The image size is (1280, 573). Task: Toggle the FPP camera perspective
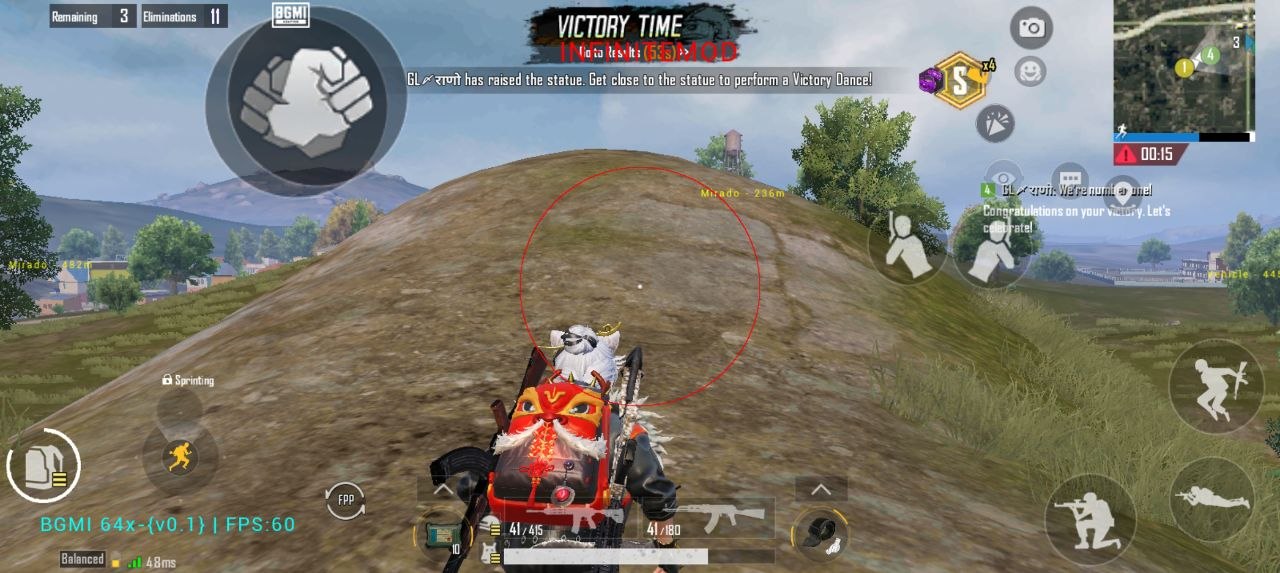tap(345, 500)
